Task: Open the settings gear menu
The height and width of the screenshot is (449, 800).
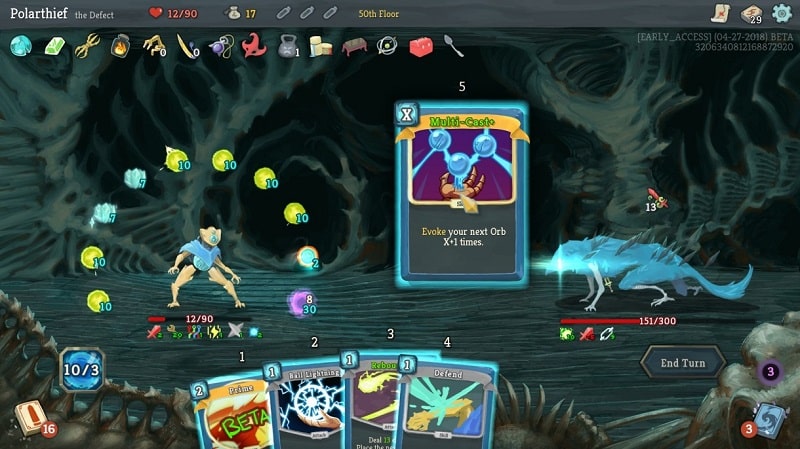Action: point(782,13)
